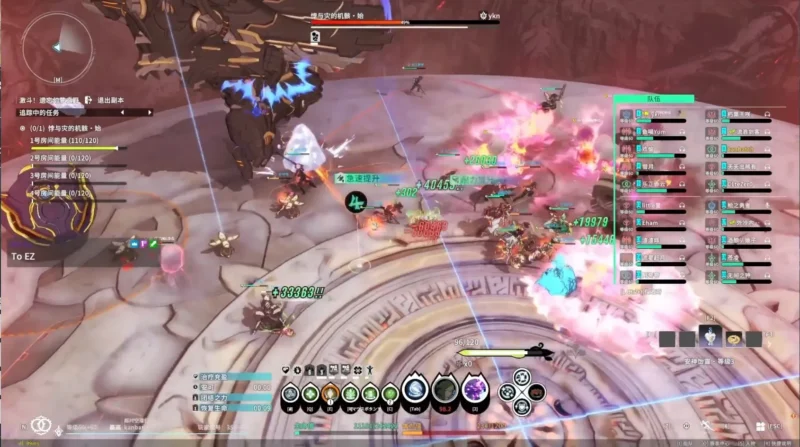Viewport: 800px width, 447px height.
Task: Activate the blue orb Tab skill
Action: [x=414, y=390]
